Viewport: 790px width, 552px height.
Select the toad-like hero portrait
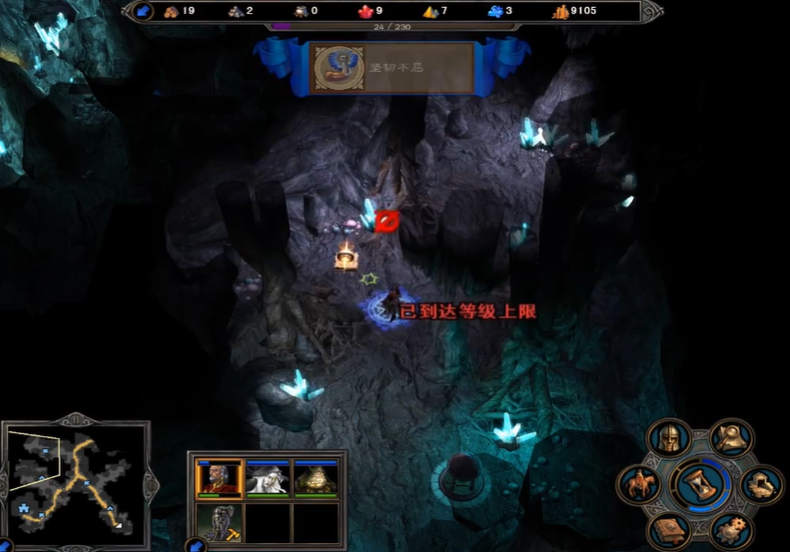[x=316, y=480]
